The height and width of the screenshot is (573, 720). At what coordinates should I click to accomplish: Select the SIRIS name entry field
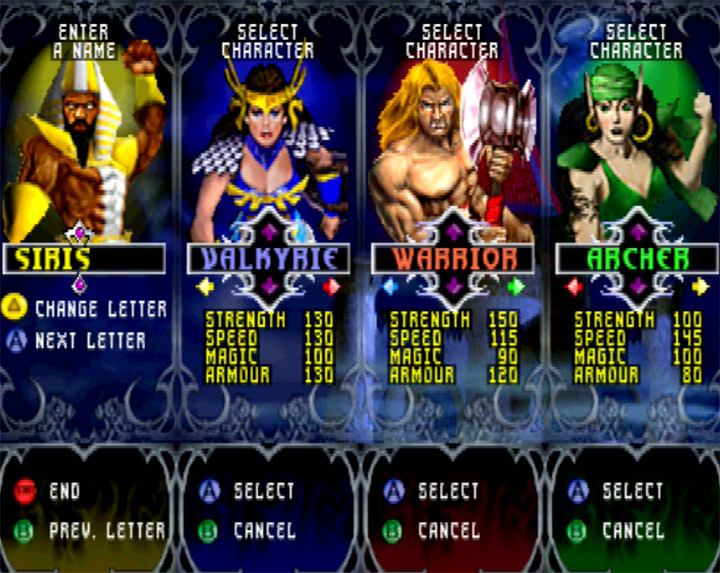click(x=84, y=260)
